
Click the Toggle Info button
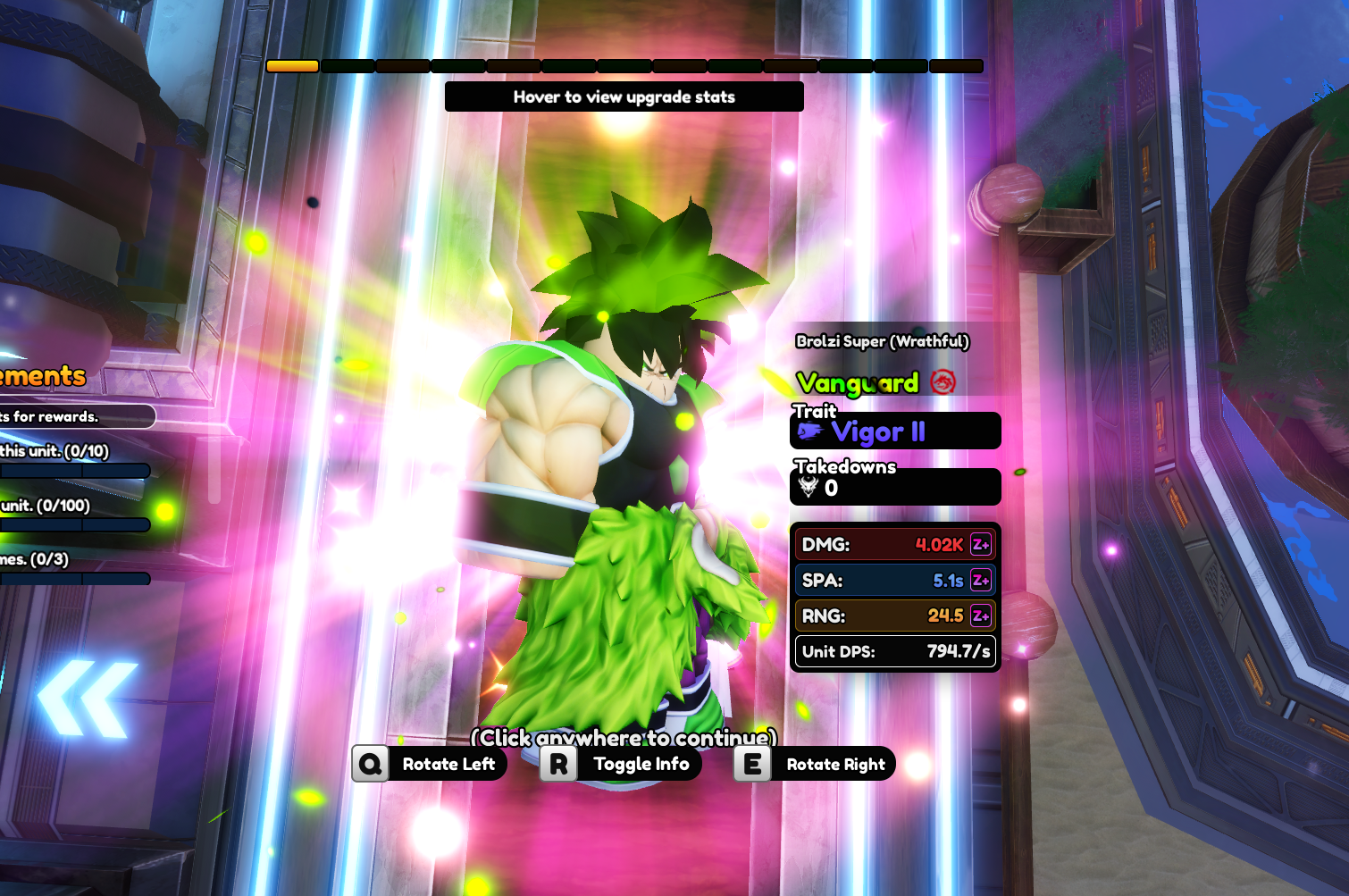(622, 764)
